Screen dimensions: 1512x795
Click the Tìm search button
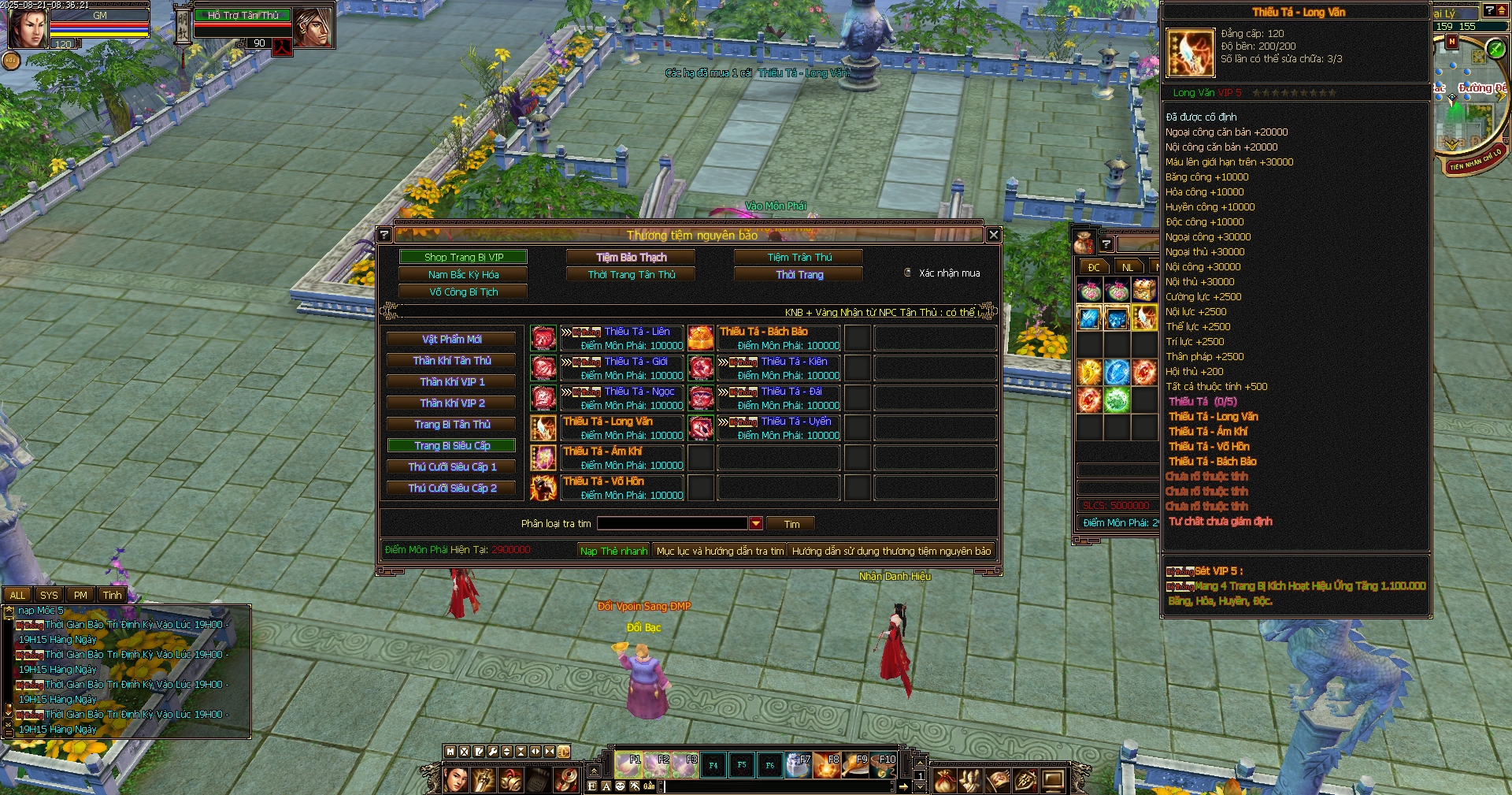click(791, 524)
